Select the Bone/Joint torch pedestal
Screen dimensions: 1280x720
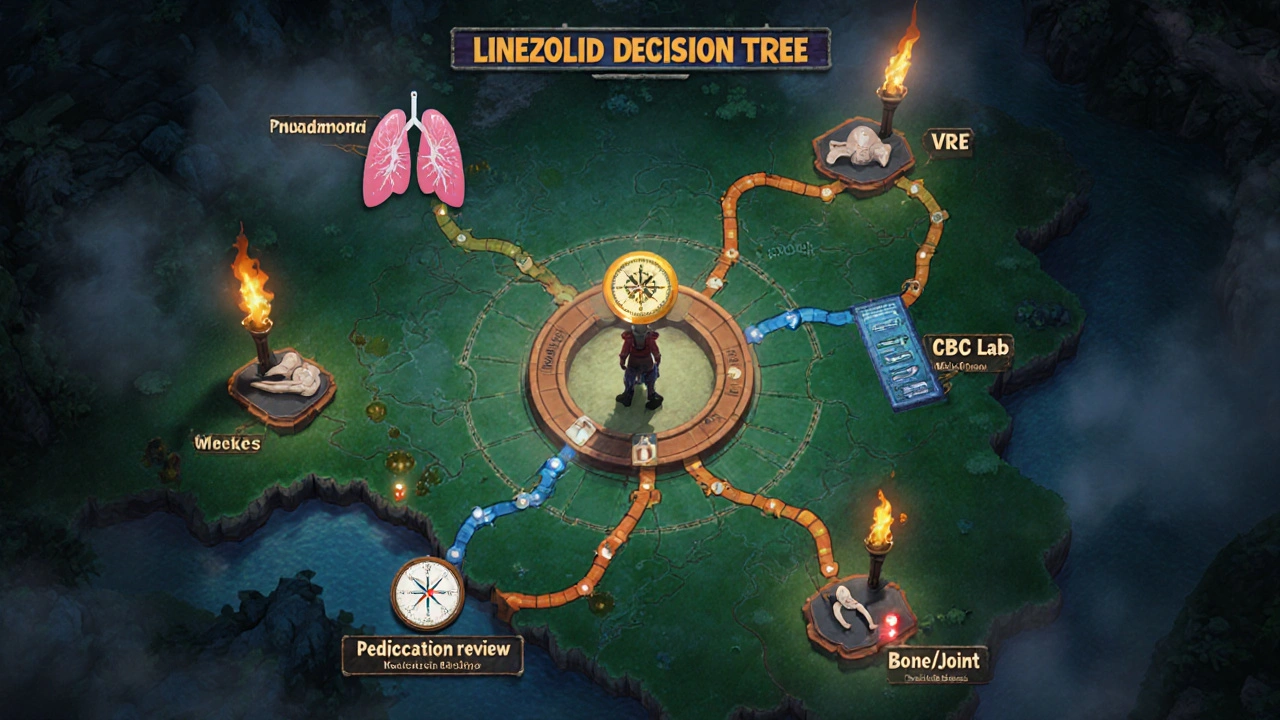click(x=860, y=610)
